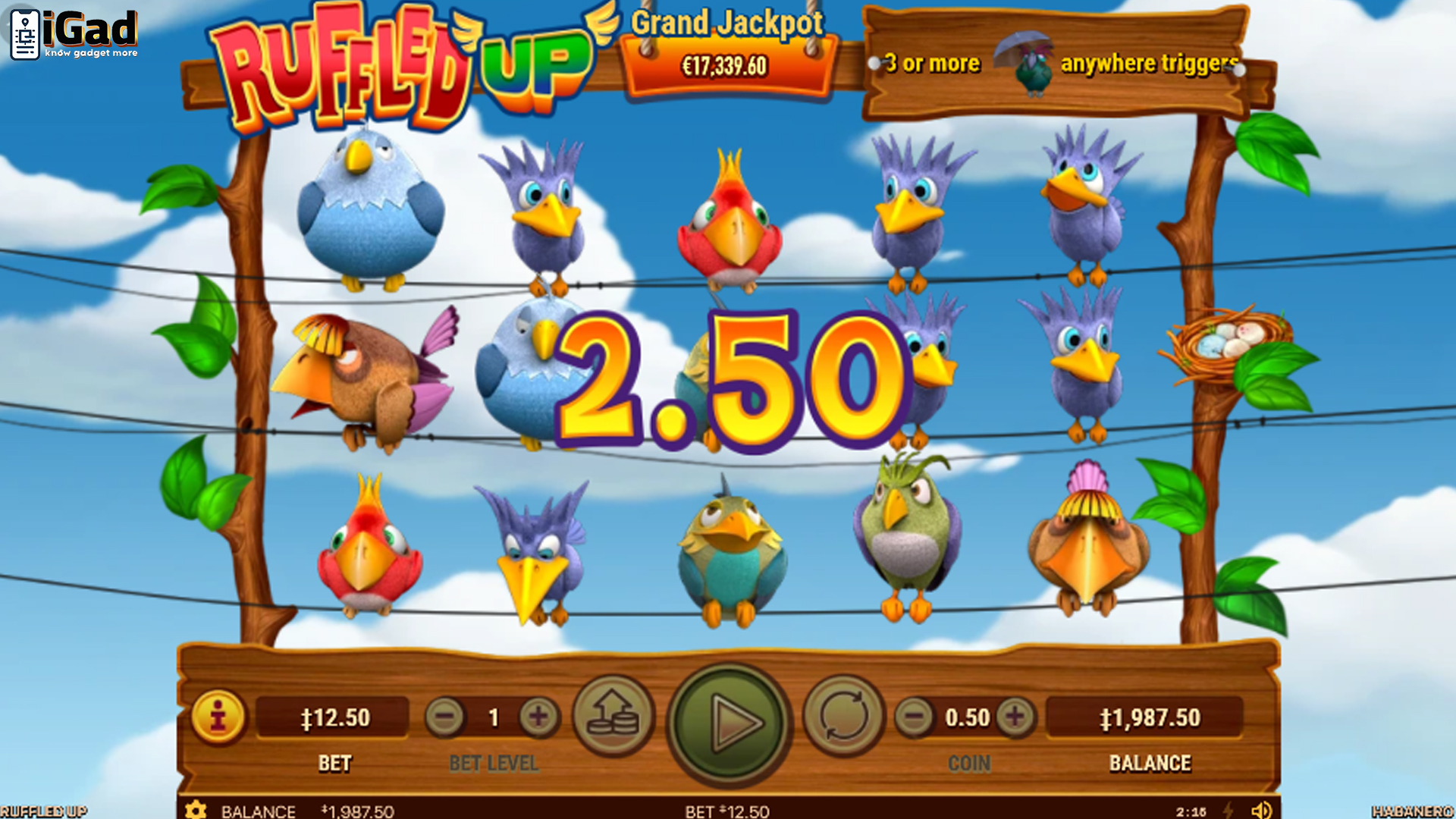The image size is (1456, 819).
Task: Set max bet with coin stack button
Action: click(613, 717)
